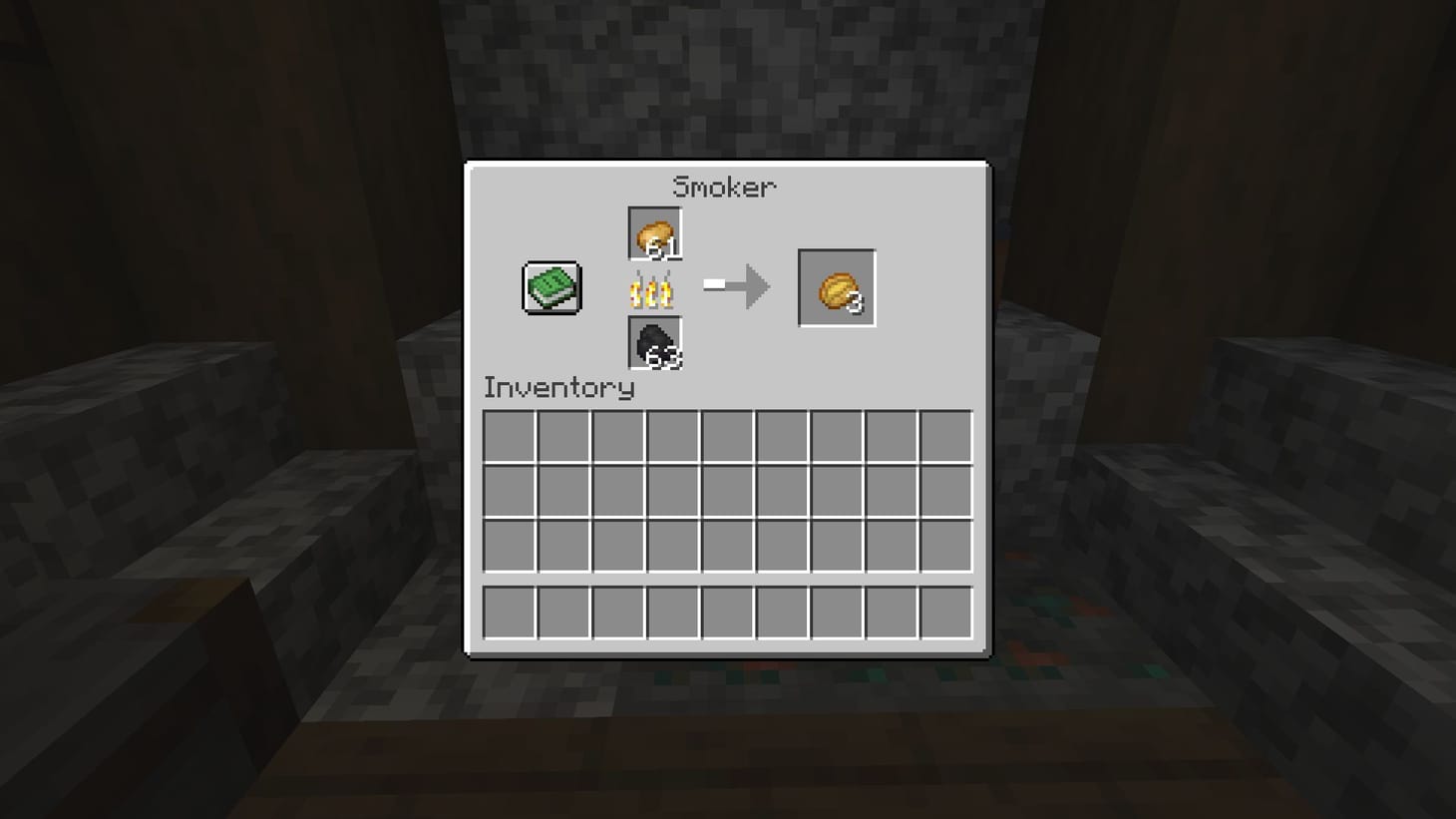Click the potato item in the top slot
1456x819 pixels.
click(x=653, y=234)
